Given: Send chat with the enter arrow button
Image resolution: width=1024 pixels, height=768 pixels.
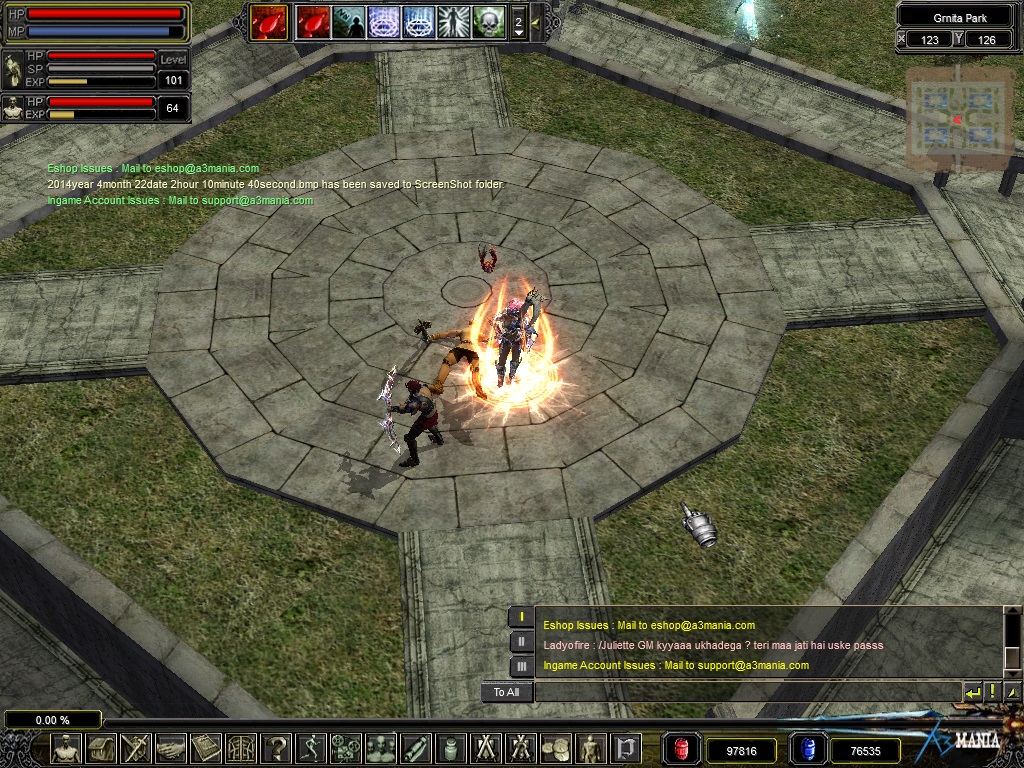Looking at the screenshot, I should (x=973, y=692).
